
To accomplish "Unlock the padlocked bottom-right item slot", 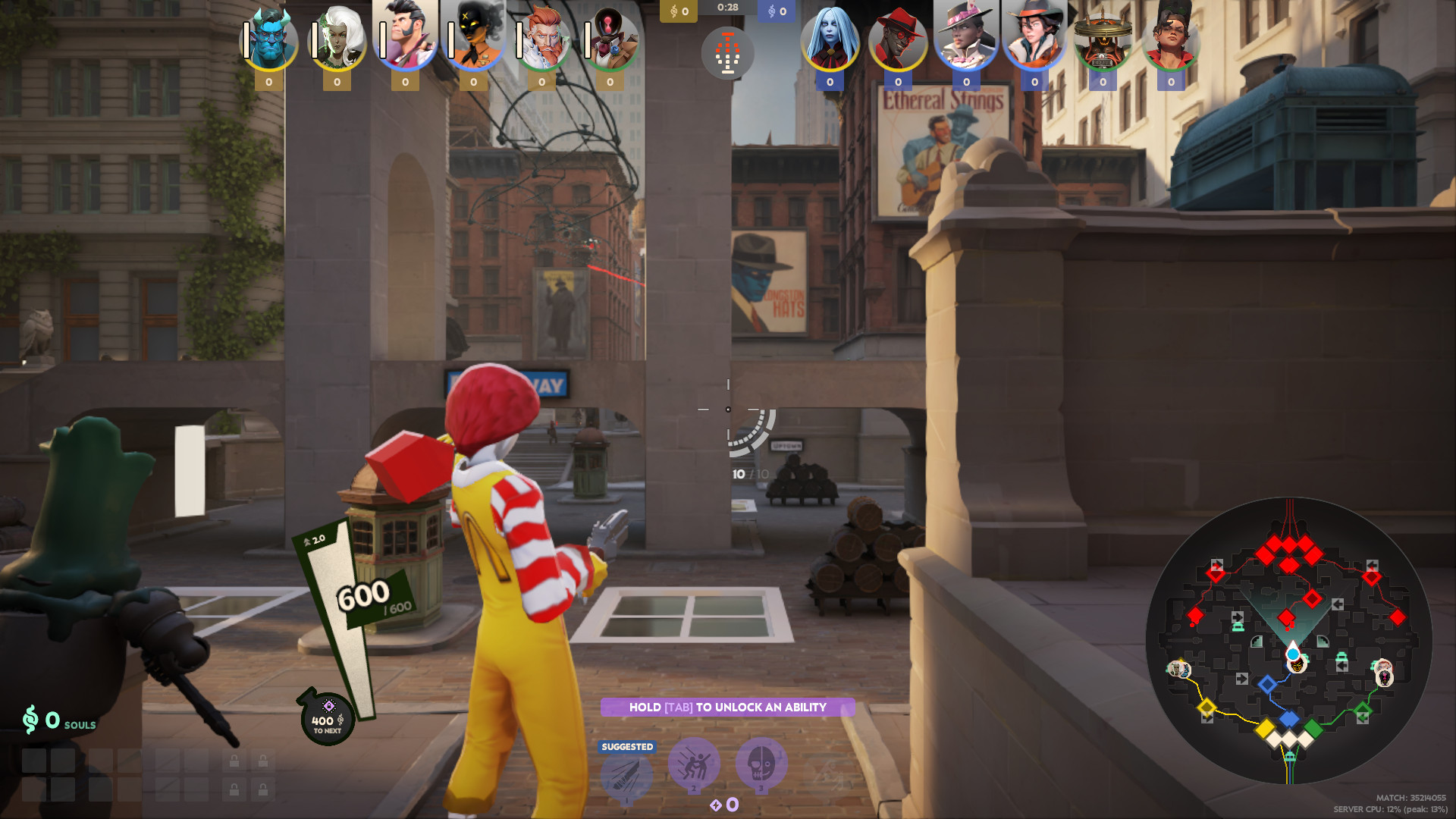I will pyautogui.click(x=263, y=790).
